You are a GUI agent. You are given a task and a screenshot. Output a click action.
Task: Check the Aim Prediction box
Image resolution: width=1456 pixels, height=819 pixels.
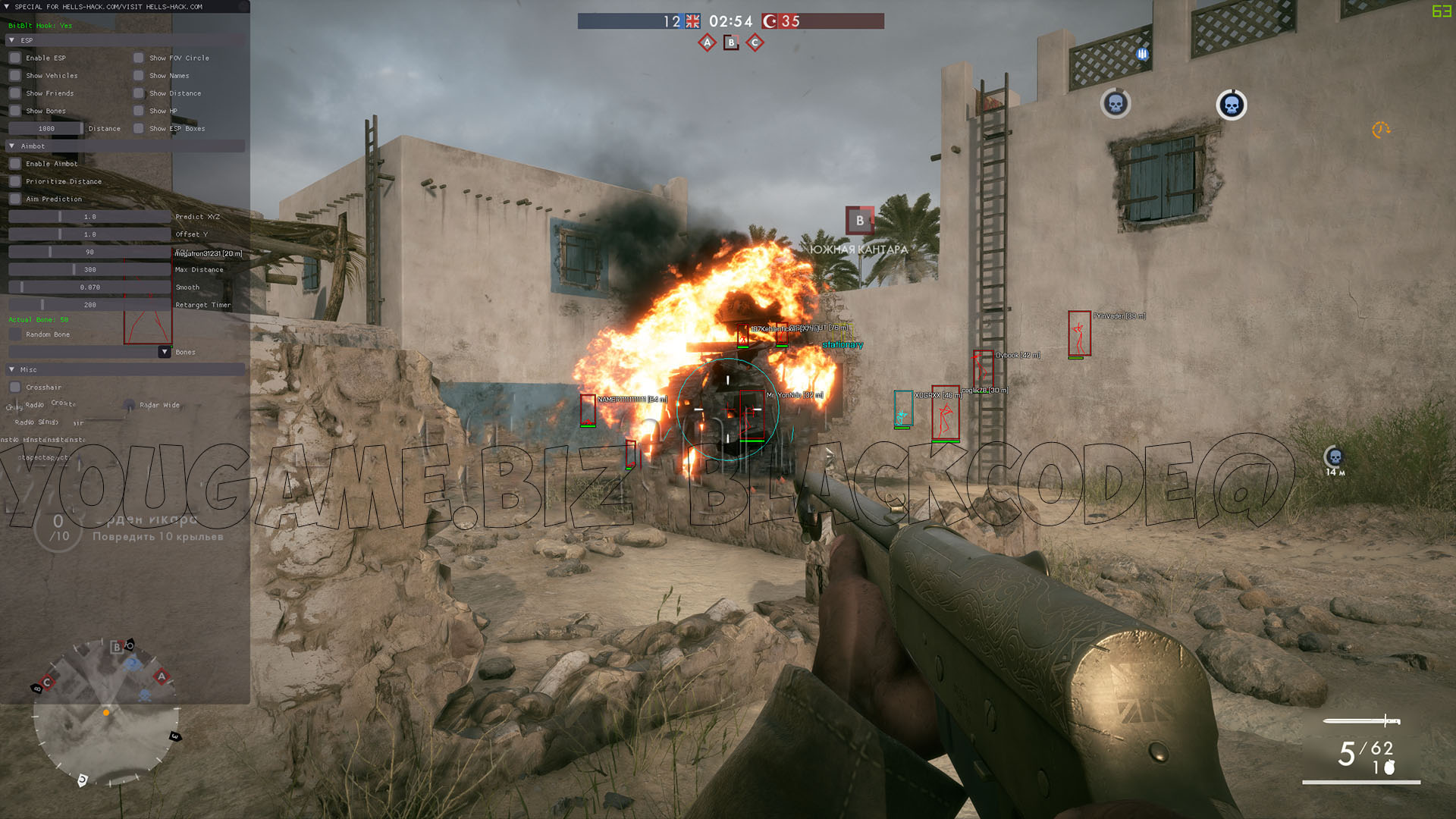(x=15, y=199)
